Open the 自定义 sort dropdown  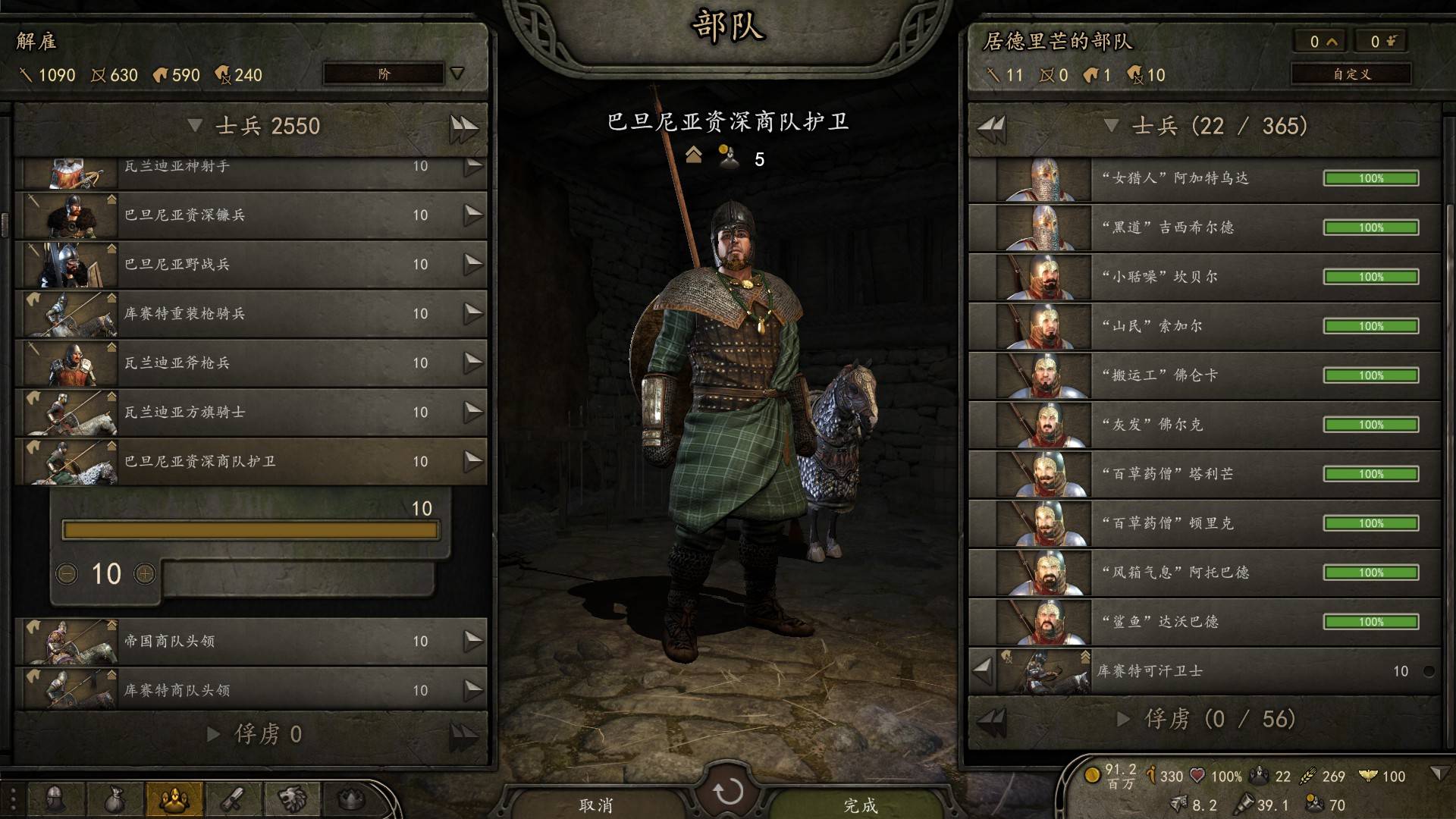[x=1351, y=74]
